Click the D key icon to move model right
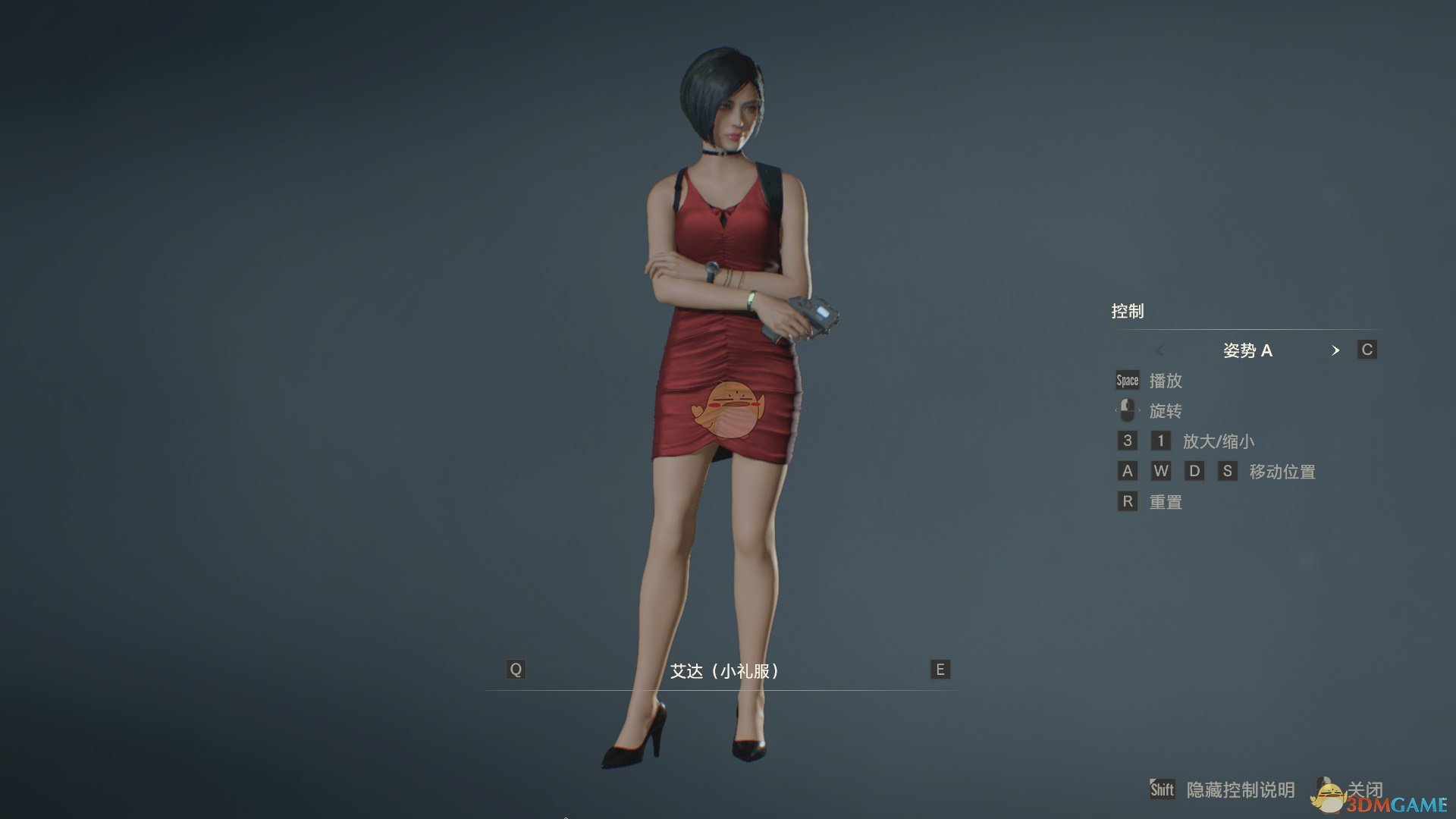The image size is (1456, 819). [x=1195, y=471]
